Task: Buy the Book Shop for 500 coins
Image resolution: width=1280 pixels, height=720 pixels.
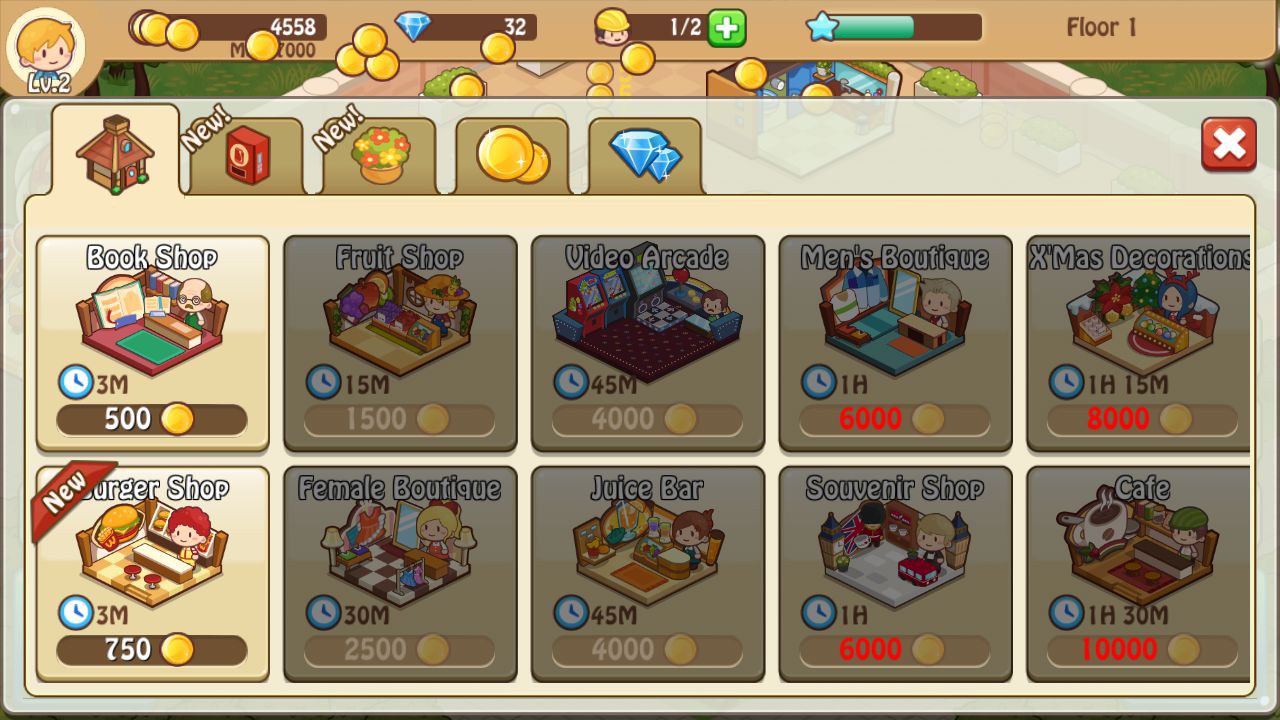Action: pos(150,418)
